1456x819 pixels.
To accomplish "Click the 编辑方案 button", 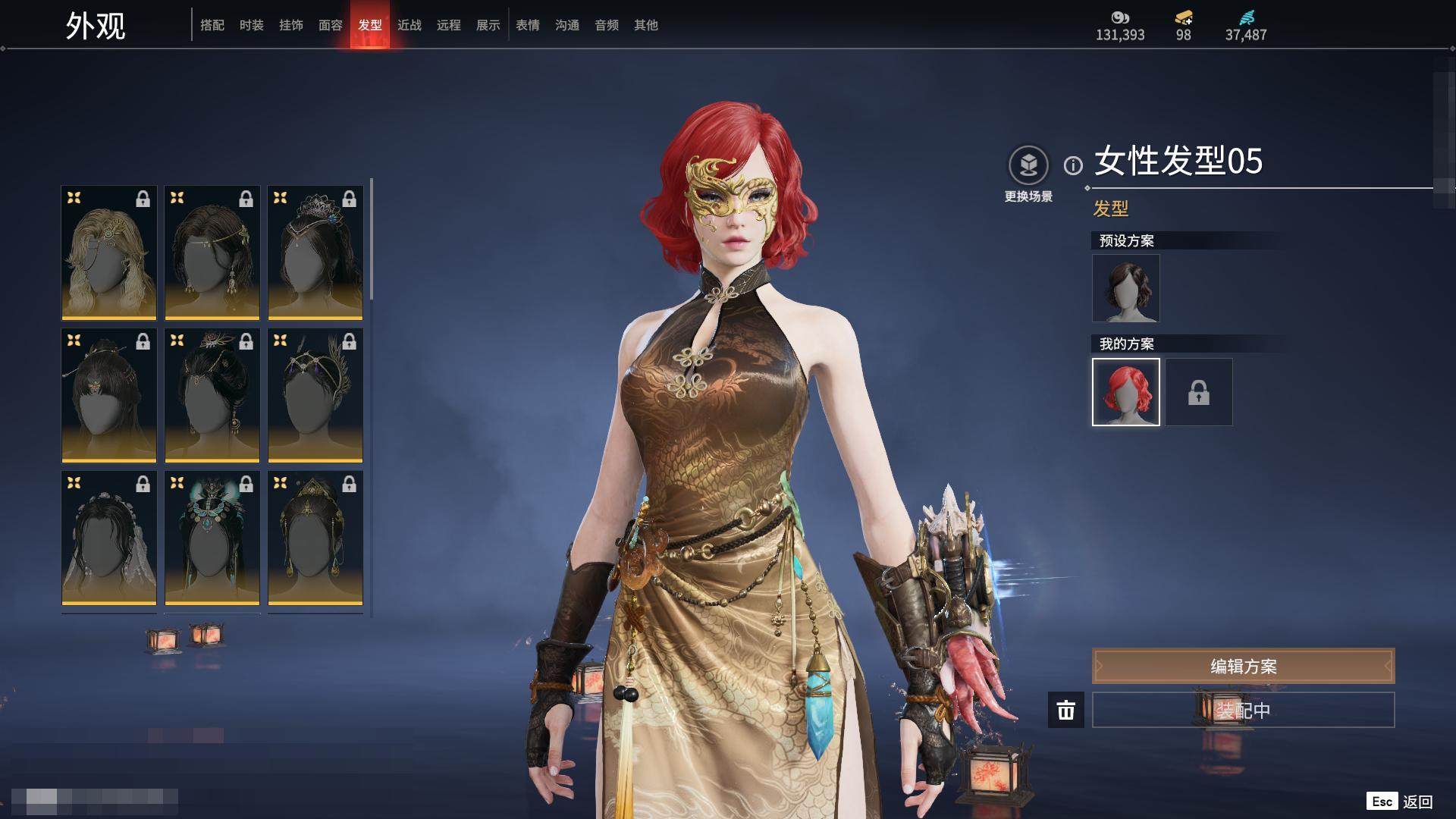I will pos(1243,666).
